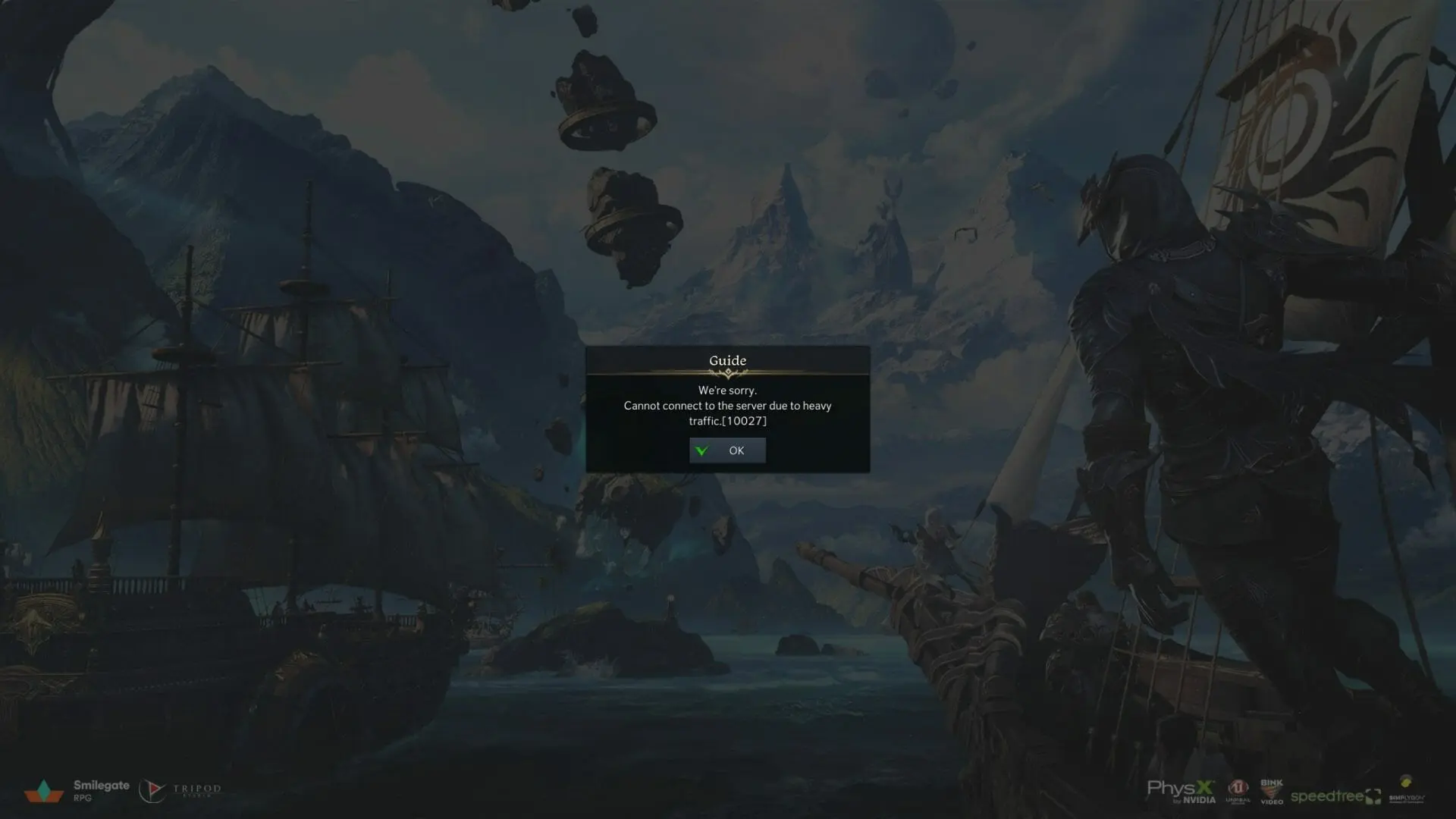
Task: Click the "We're sorry." message line
Action: 727,391
